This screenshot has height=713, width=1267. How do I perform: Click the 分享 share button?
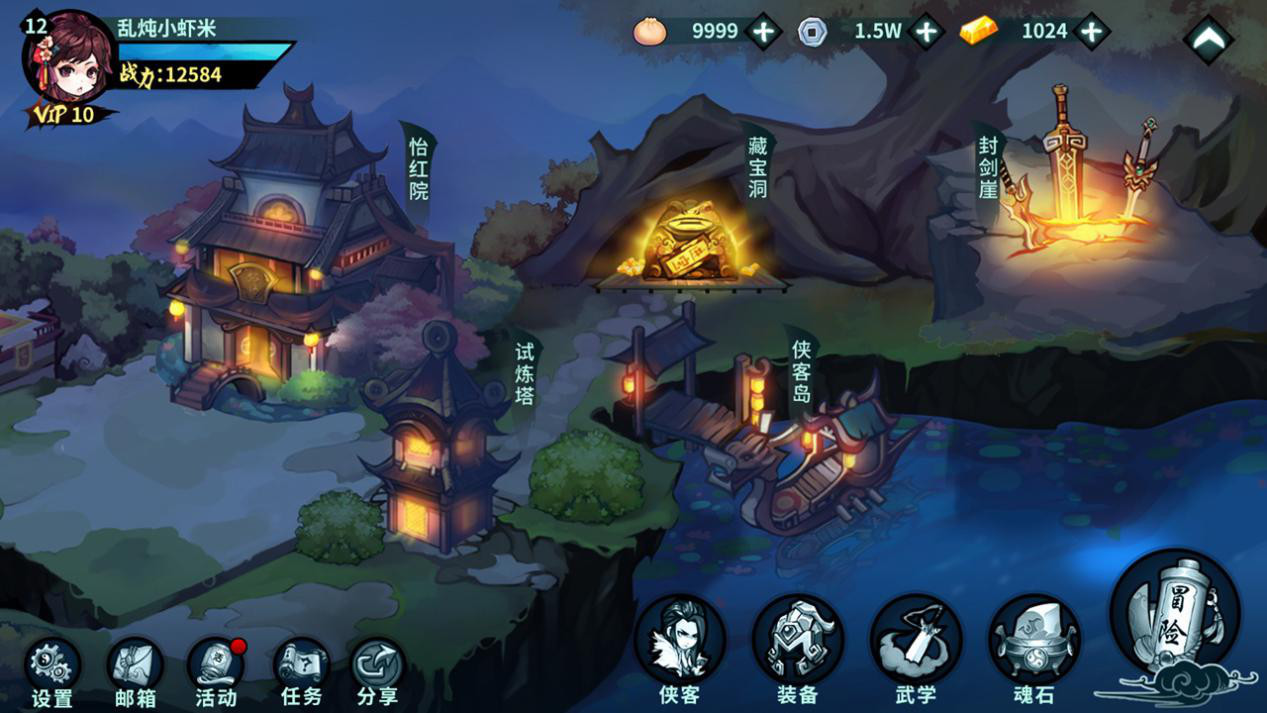(378, 666)
